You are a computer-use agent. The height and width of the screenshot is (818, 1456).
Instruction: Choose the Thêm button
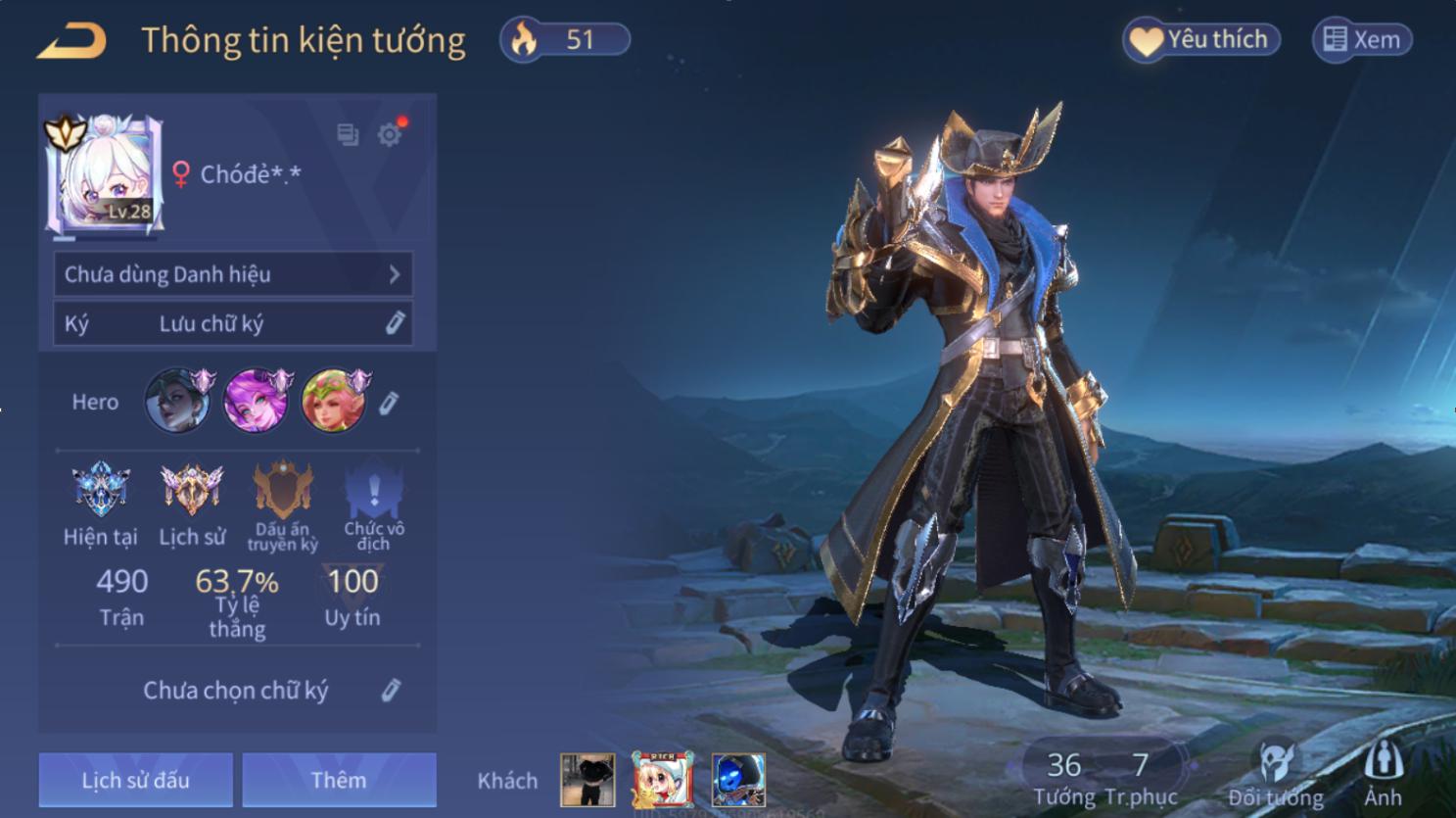point(339,780)
